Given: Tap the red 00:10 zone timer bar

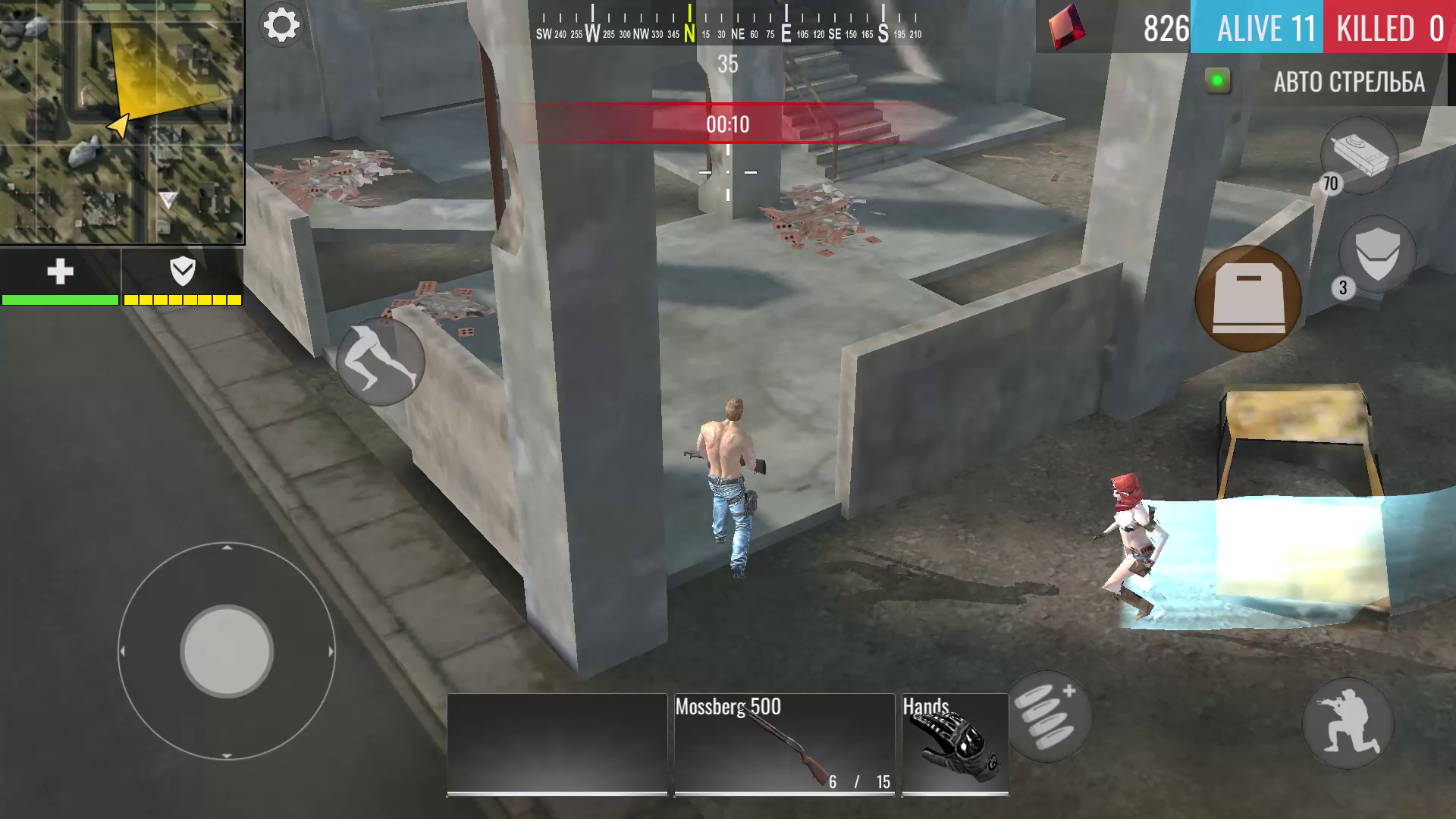Looking at the screenshot, I should [726, 125].
